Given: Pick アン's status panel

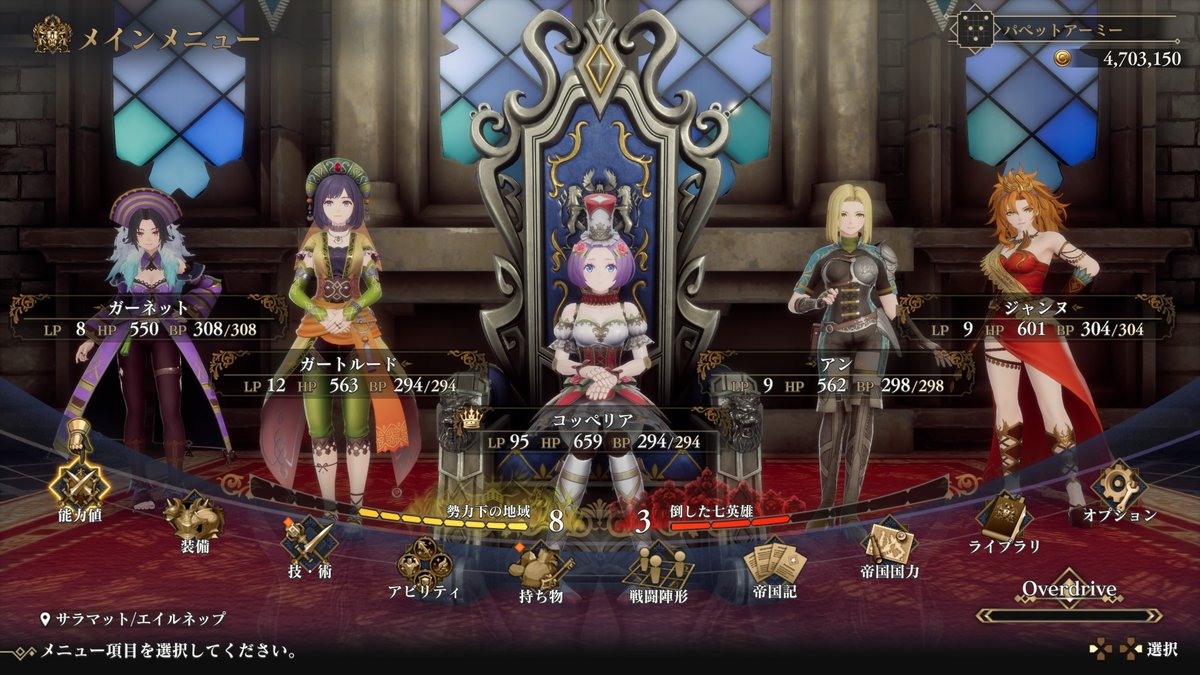Looking at the screenshot, I should 835,375.
